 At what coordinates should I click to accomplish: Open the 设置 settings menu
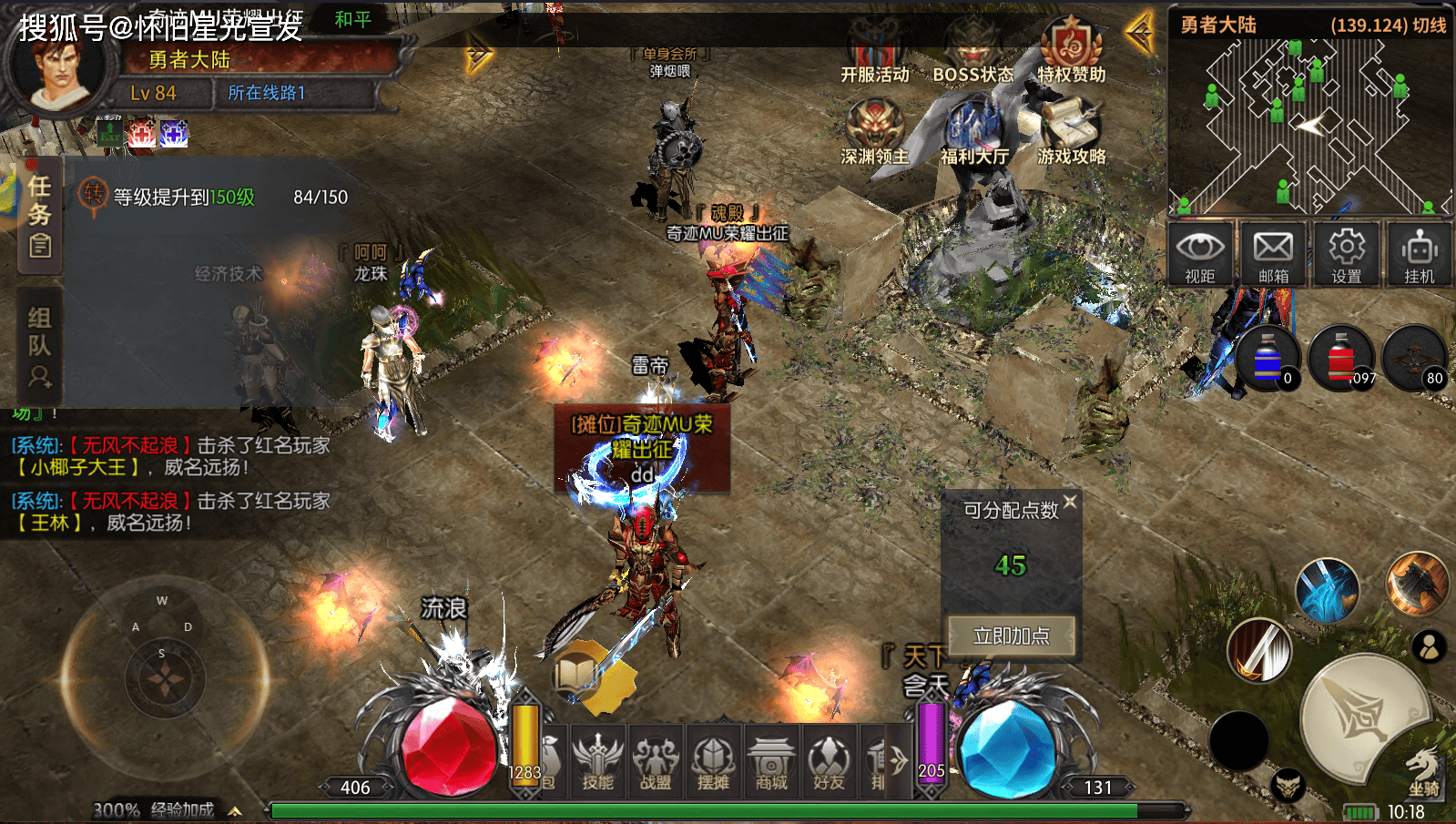point(1347,254)
